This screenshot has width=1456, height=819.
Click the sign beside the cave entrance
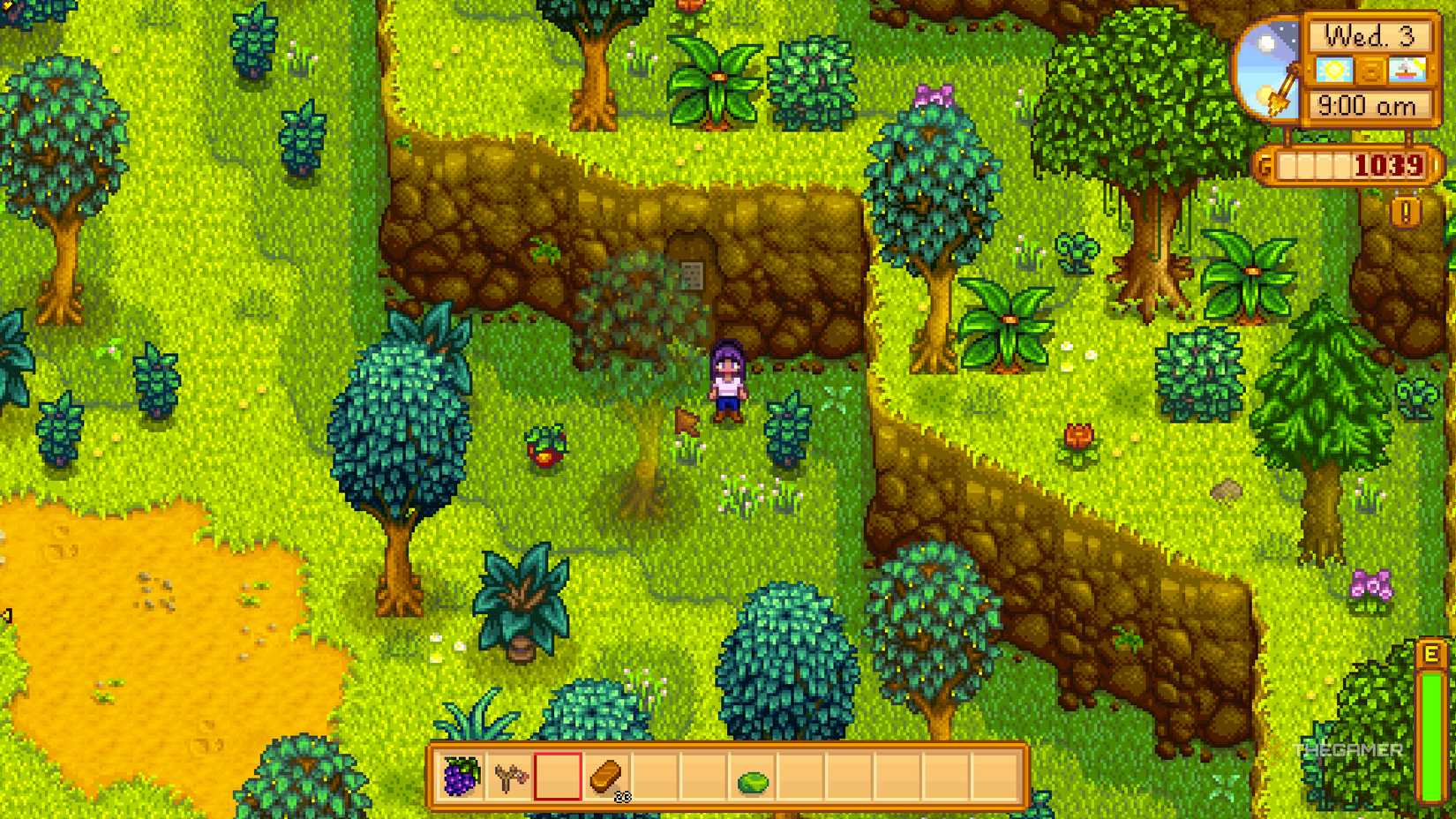pos(694,274)
